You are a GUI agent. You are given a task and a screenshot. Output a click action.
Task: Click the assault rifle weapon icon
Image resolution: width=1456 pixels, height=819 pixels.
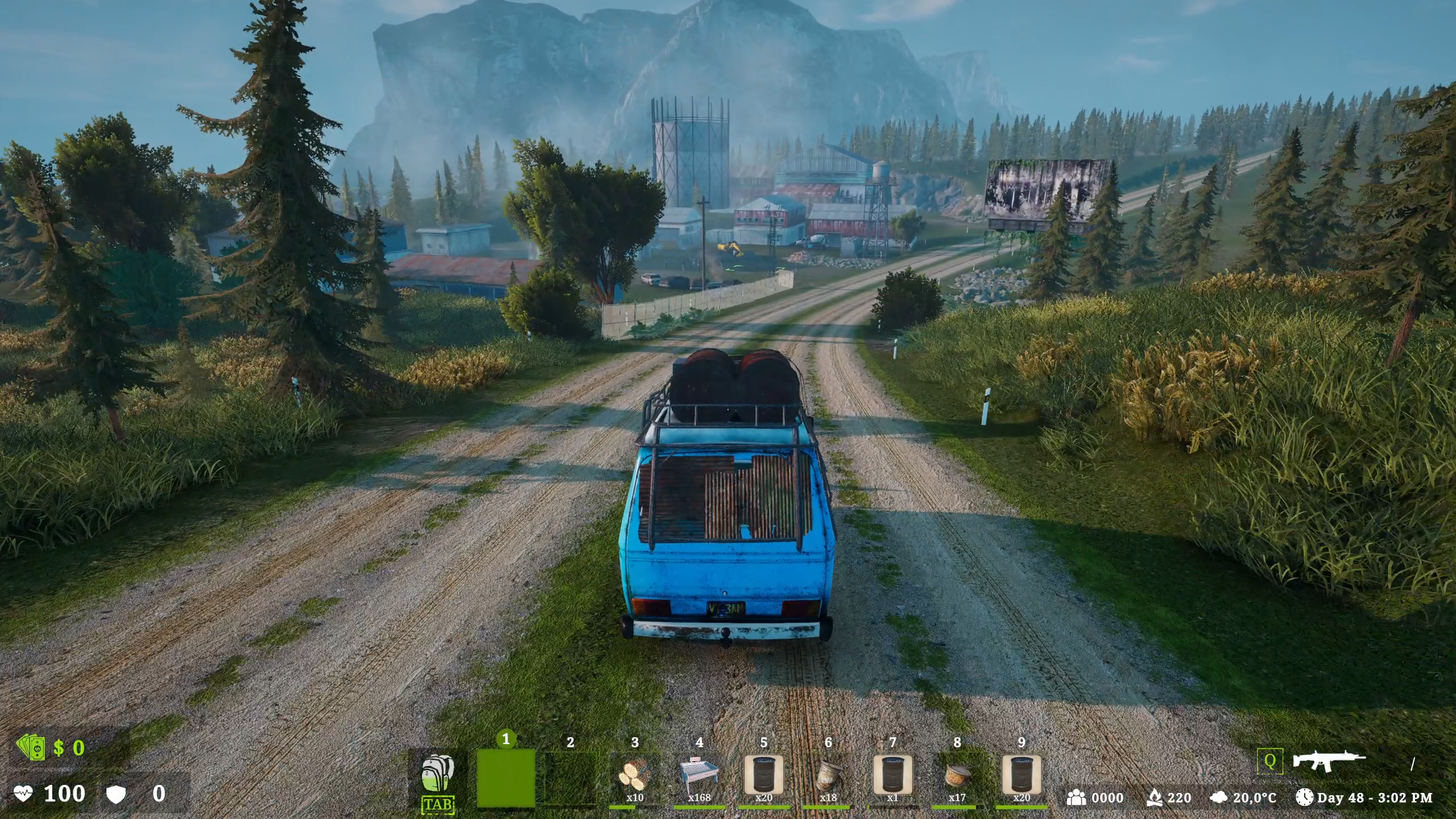pyautogui.click(x=1329, y=761)
